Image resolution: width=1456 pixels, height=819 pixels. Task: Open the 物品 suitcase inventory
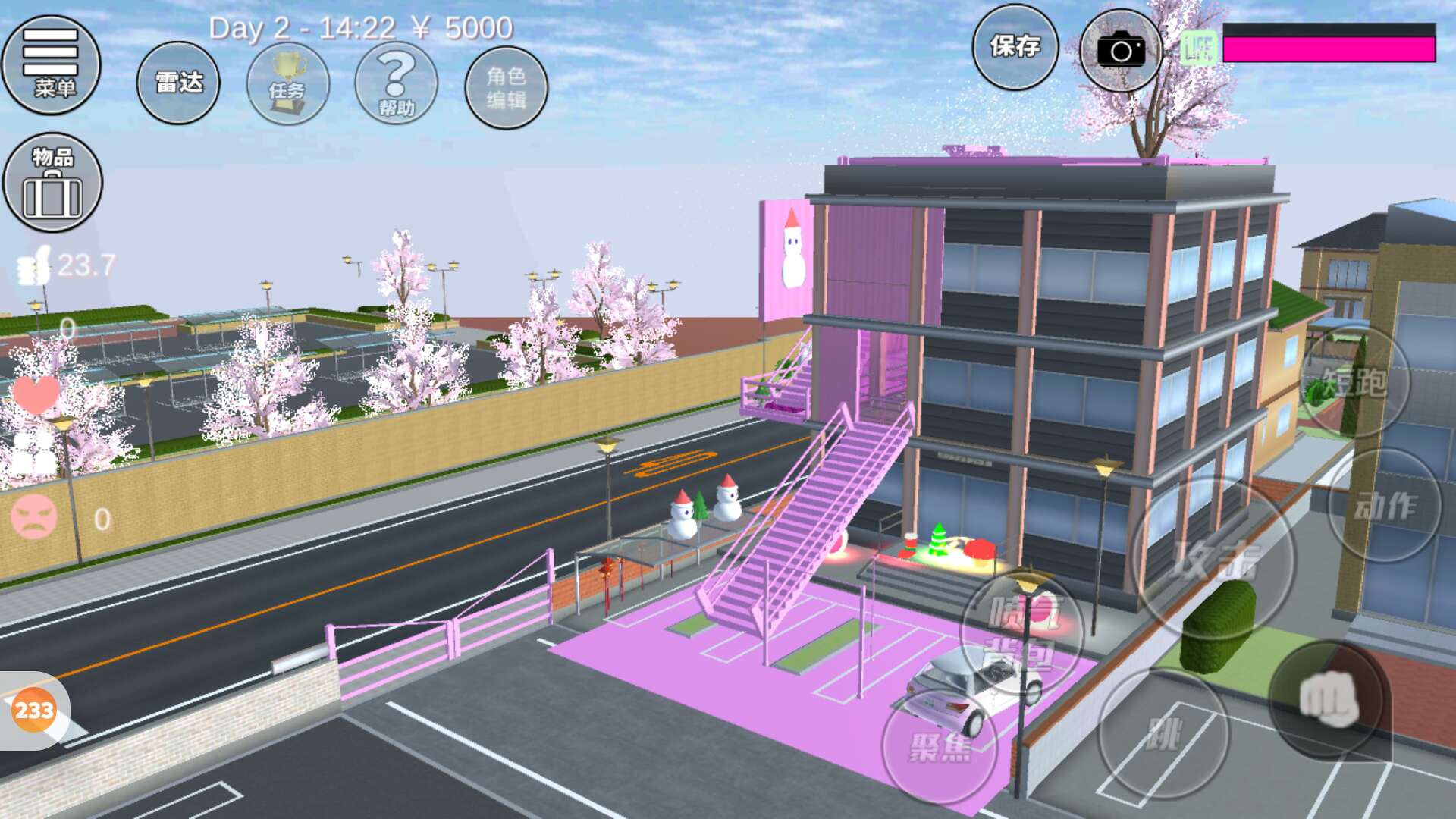(x=52, y=183)
